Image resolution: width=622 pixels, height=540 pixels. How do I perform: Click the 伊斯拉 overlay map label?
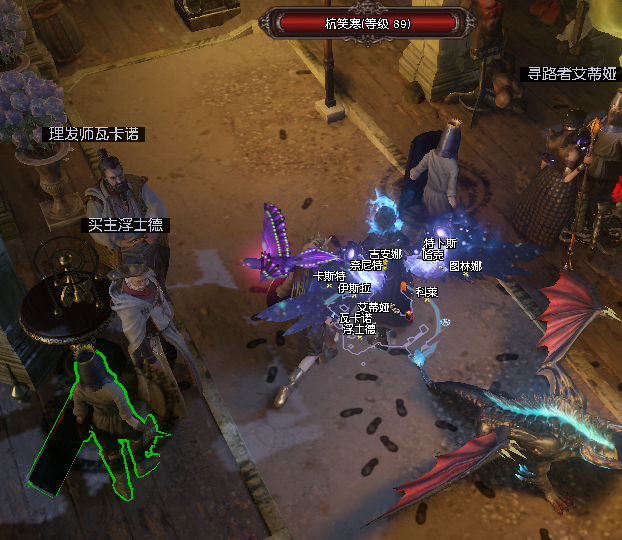pos(354,287)
